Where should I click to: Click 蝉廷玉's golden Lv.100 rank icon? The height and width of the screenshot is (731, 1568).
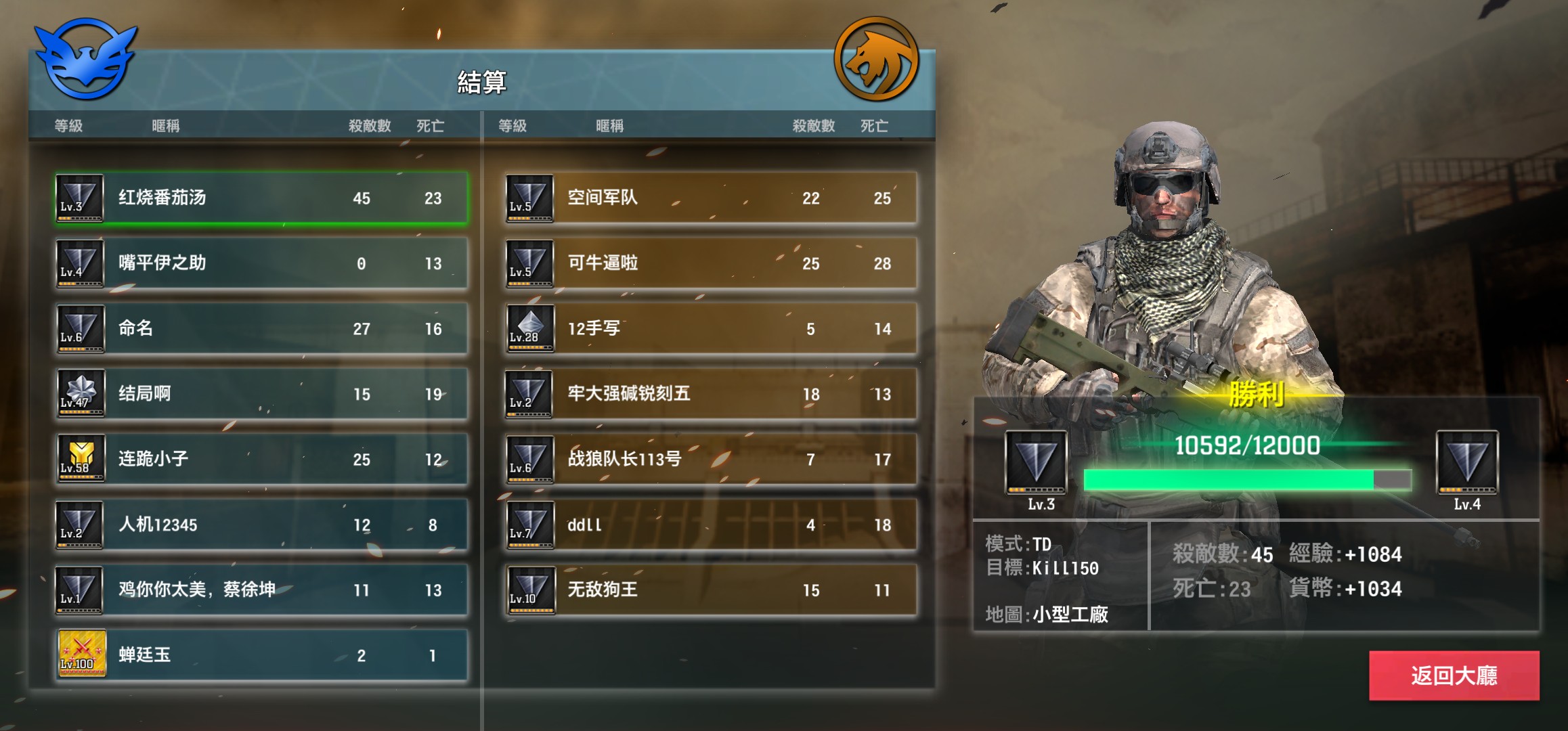pos(79,655)
